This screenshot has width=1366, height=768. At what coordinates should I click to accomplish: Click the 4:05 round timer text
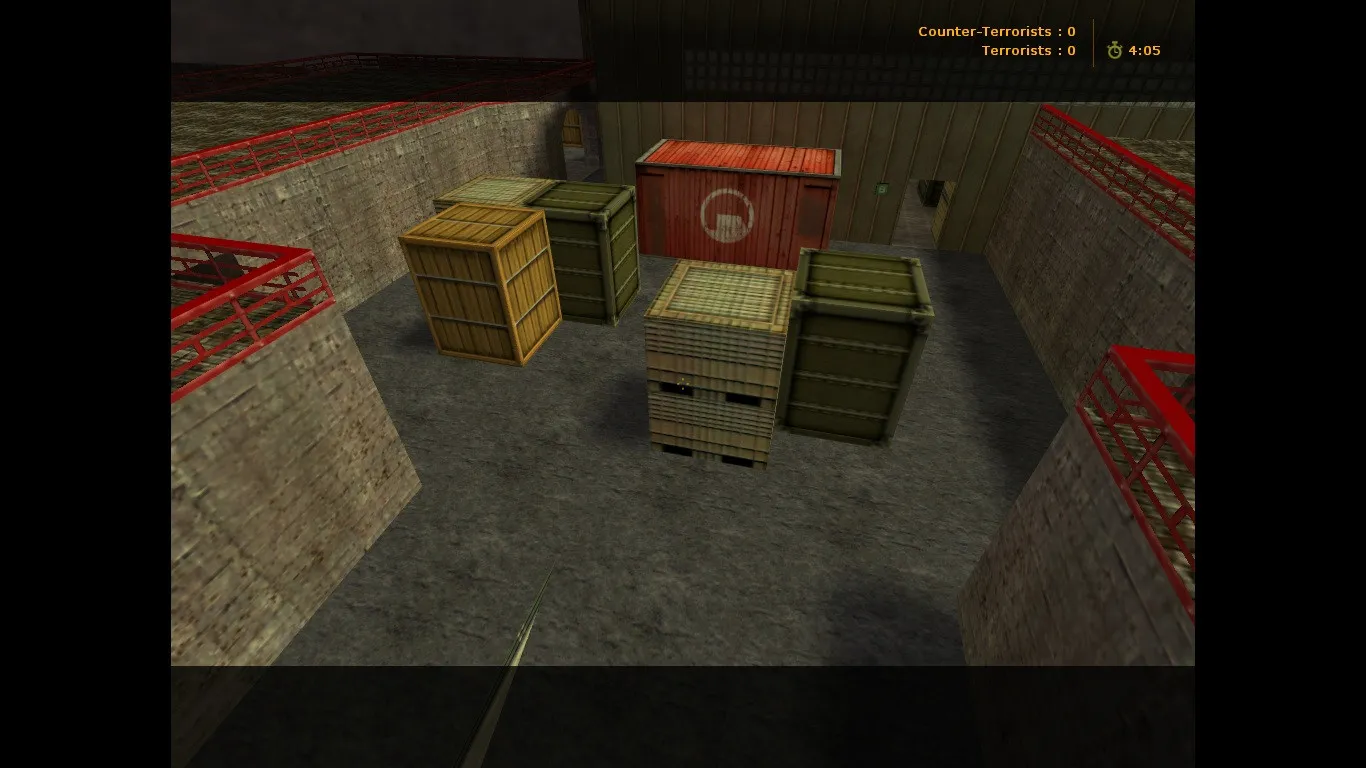(1142, 50)
